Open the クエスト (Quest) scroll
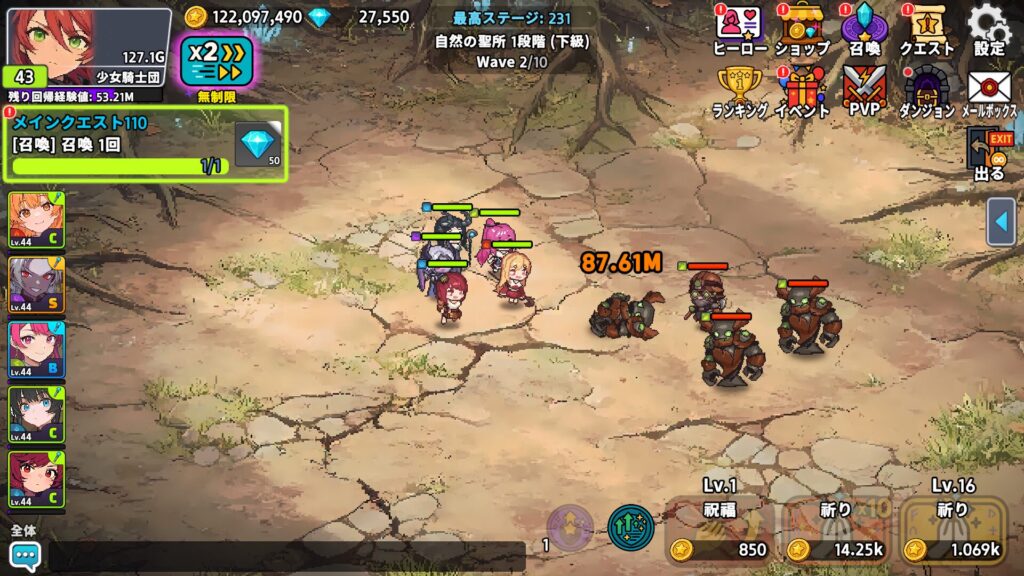This screenshot has height=576, width=1024. click(926, 28)
